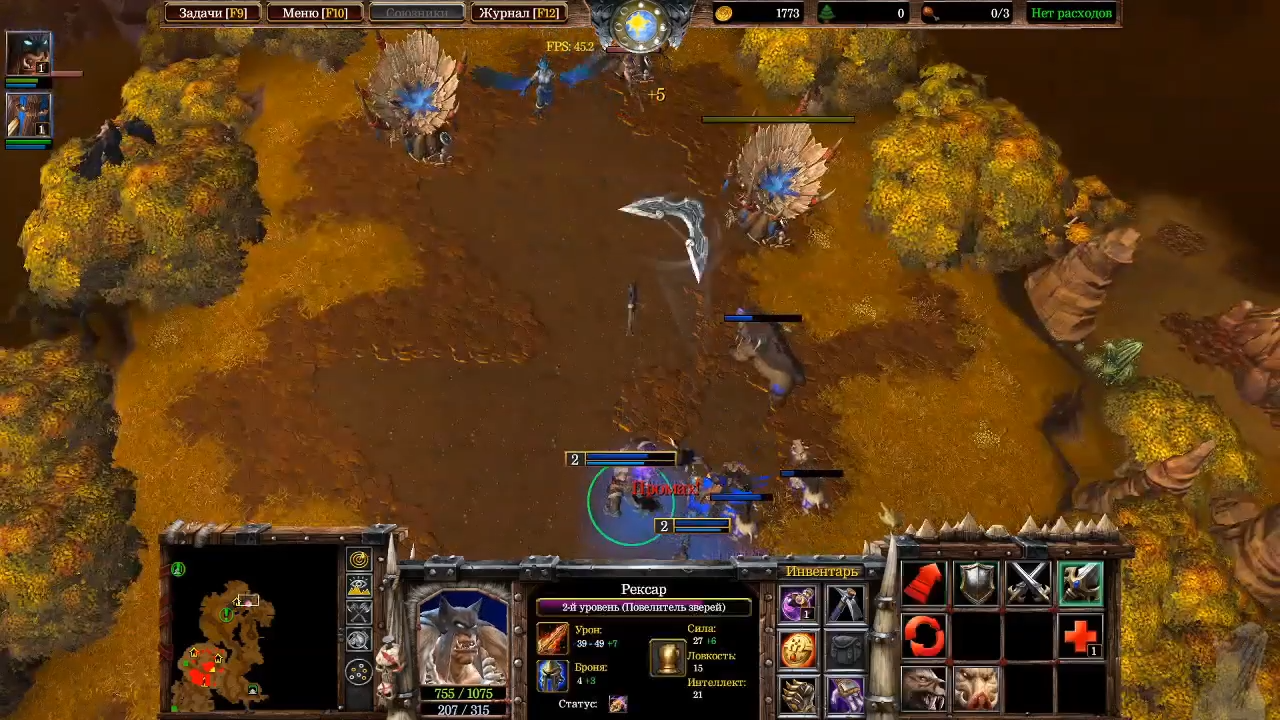The image size is (1280, 720).
Task: Click Rexxar's hero portrait
Action: click(463, 636)
